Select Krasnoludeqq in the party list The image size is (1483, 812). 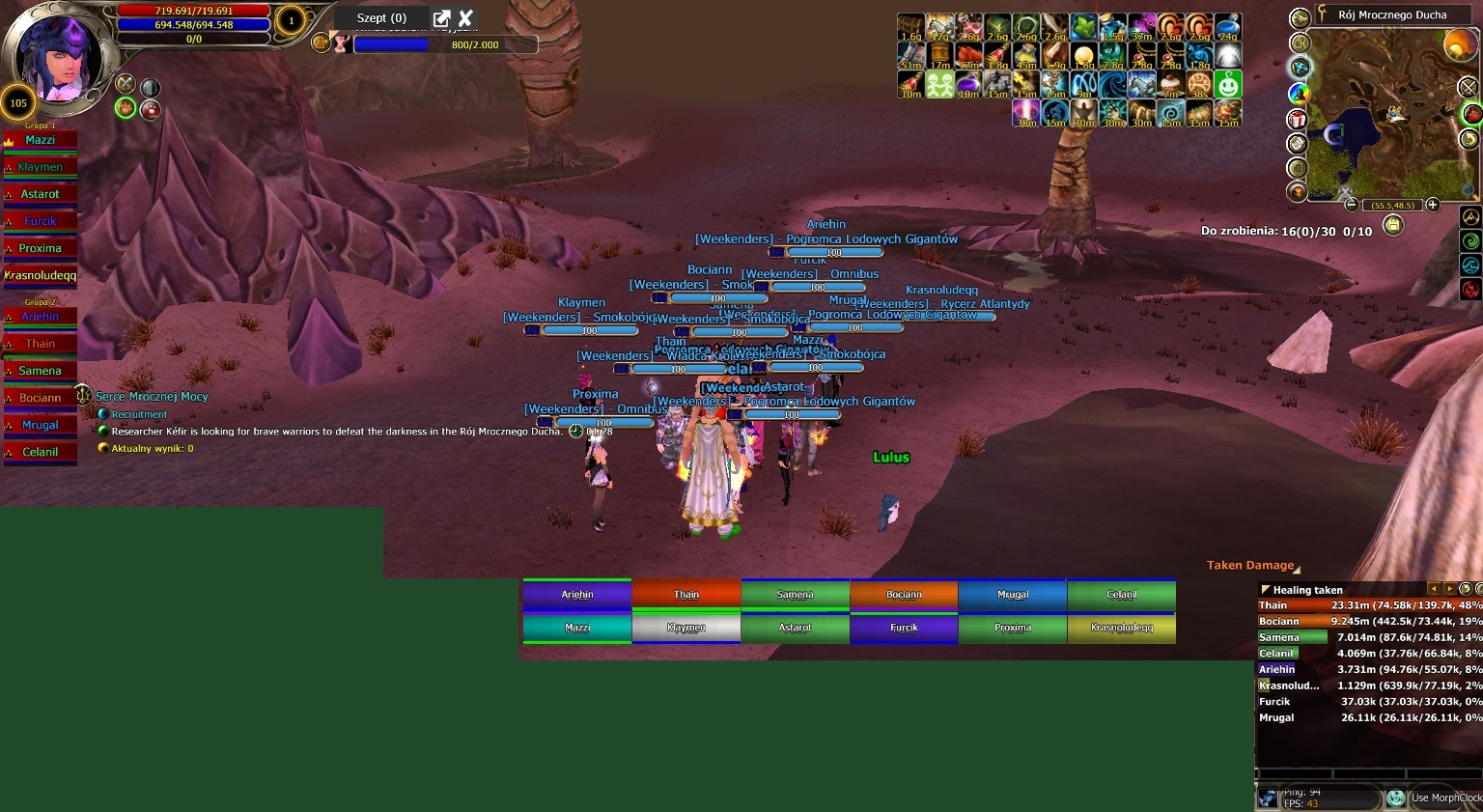tap(41, 275)
